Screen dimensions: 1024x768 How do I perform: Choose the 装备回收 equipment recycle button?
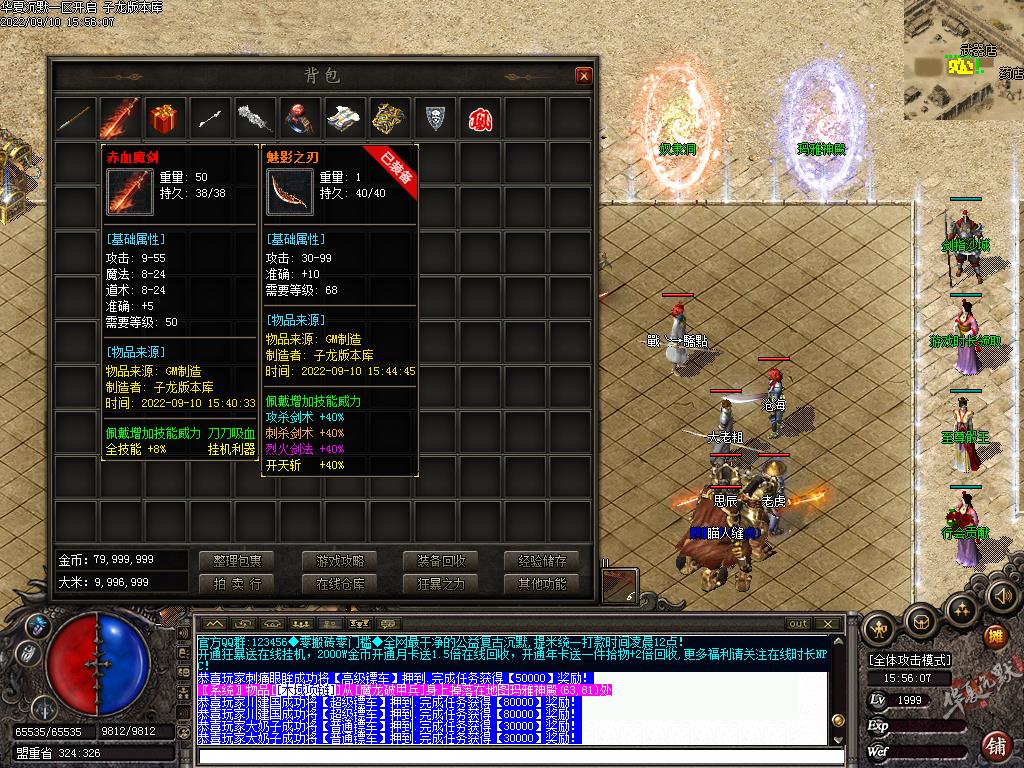tap(441, 561)
